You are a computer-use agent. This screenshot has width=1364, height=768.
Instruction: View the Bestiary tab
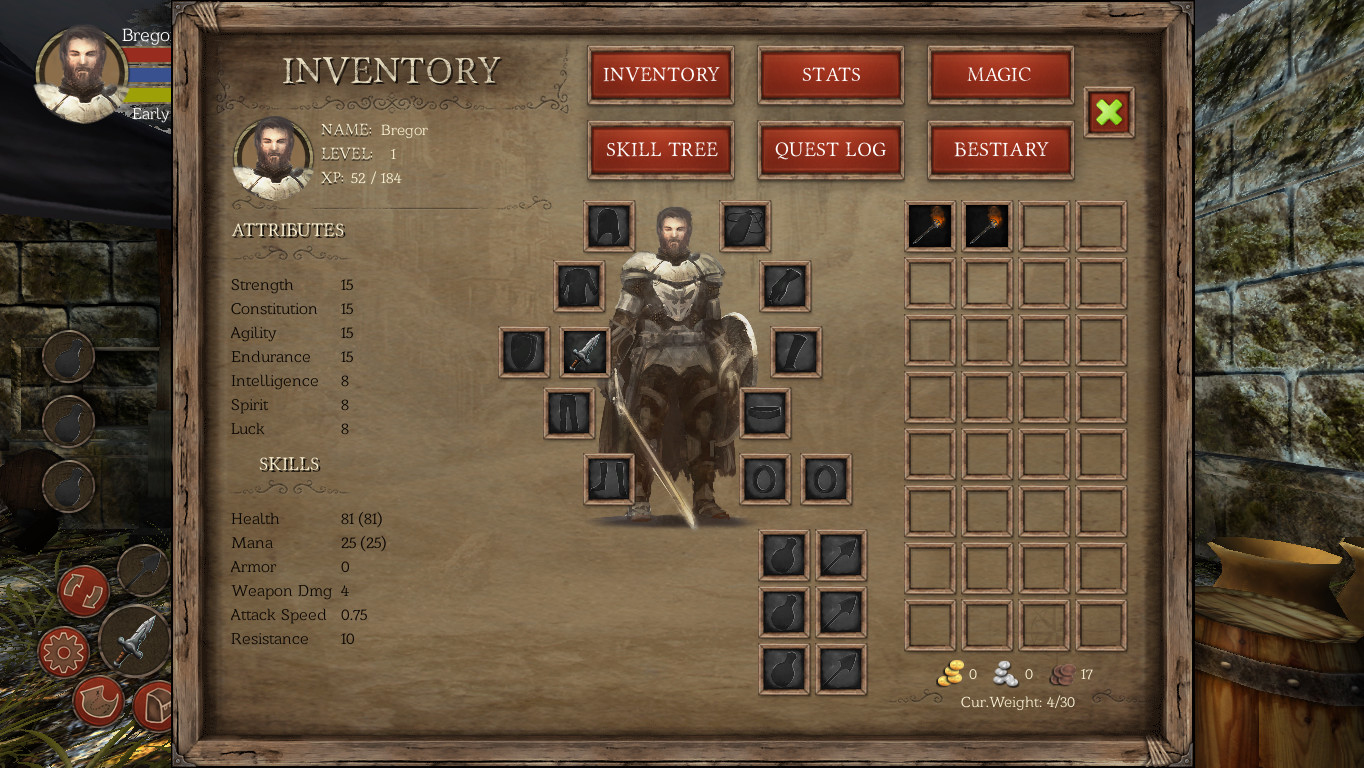1000,150
